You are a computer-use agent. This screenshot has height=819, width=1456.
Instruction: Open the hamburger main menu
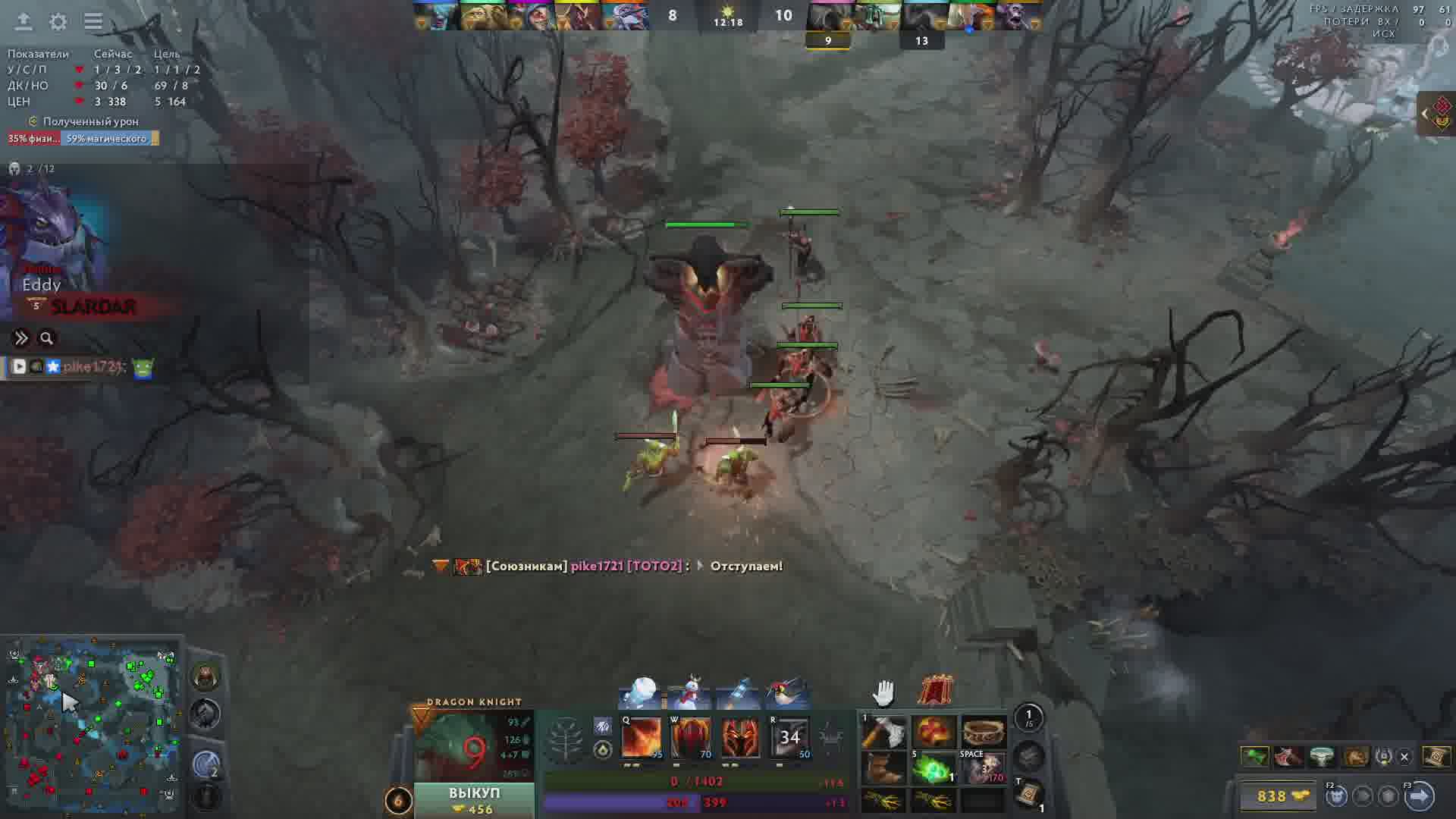[93, 22]
